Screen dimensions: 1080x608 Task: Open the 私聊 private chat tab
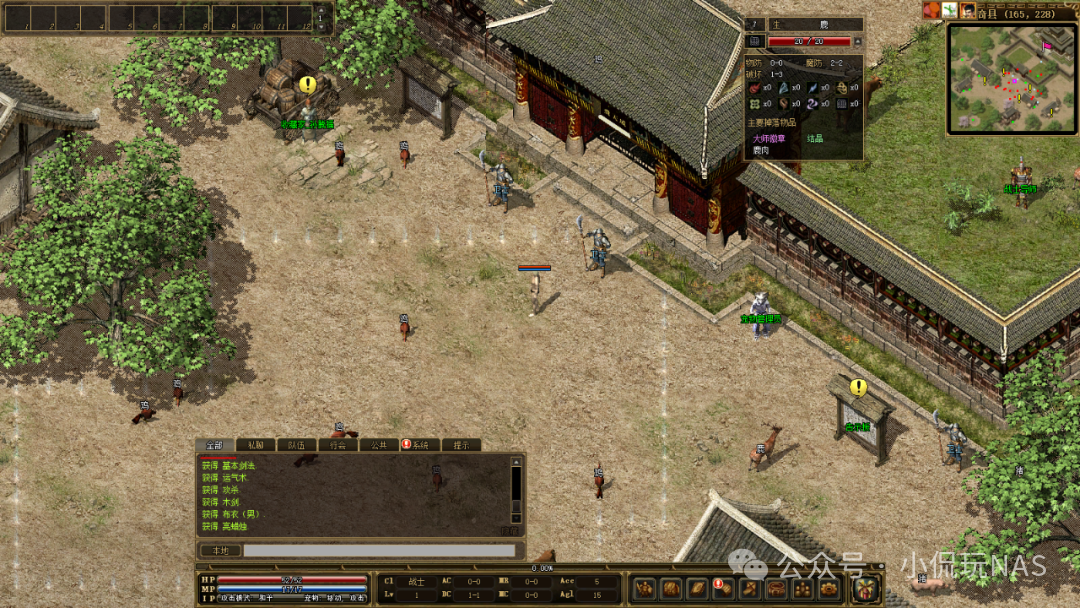tap(256, 445)
